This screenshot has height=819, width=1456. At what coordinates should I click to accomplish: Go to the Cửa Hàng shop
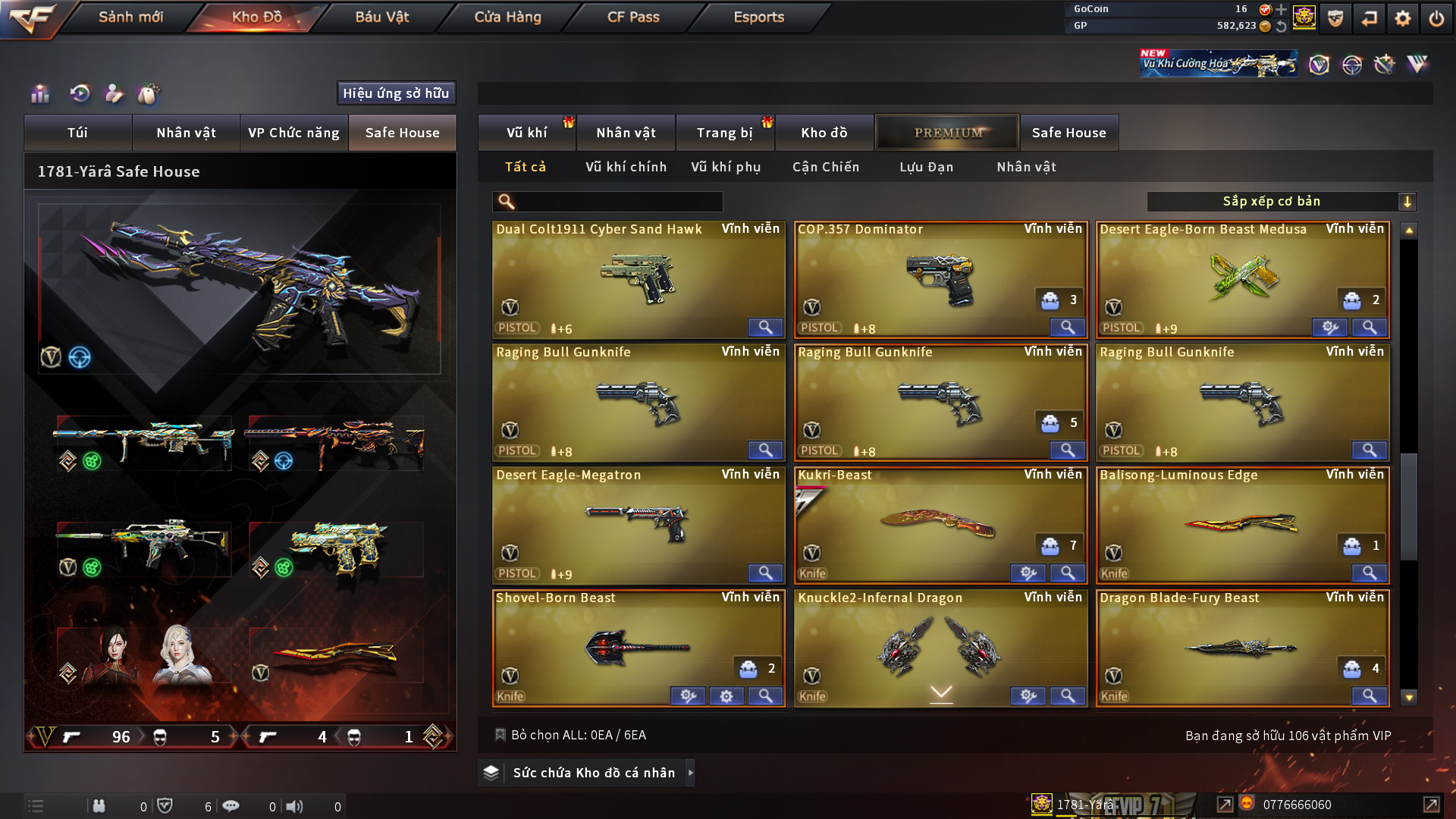click(507, 17)
